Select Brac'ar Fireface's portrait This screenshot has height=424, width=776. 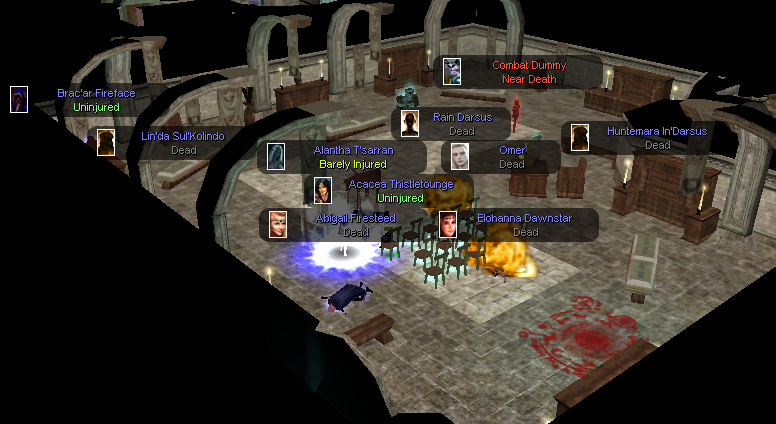18,99
